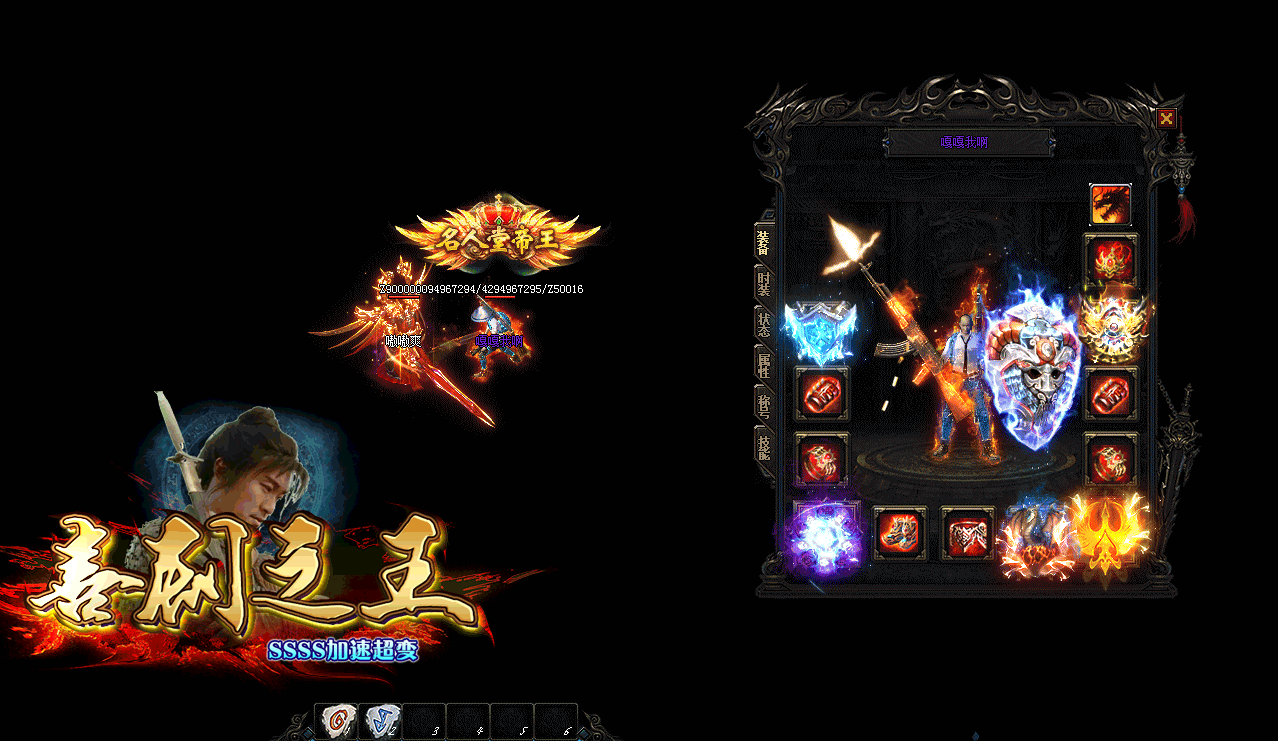Switch to the 装备 equipment tab
Image resolution: width=1278 pixels, height=741 pixels.
[763, 243]
